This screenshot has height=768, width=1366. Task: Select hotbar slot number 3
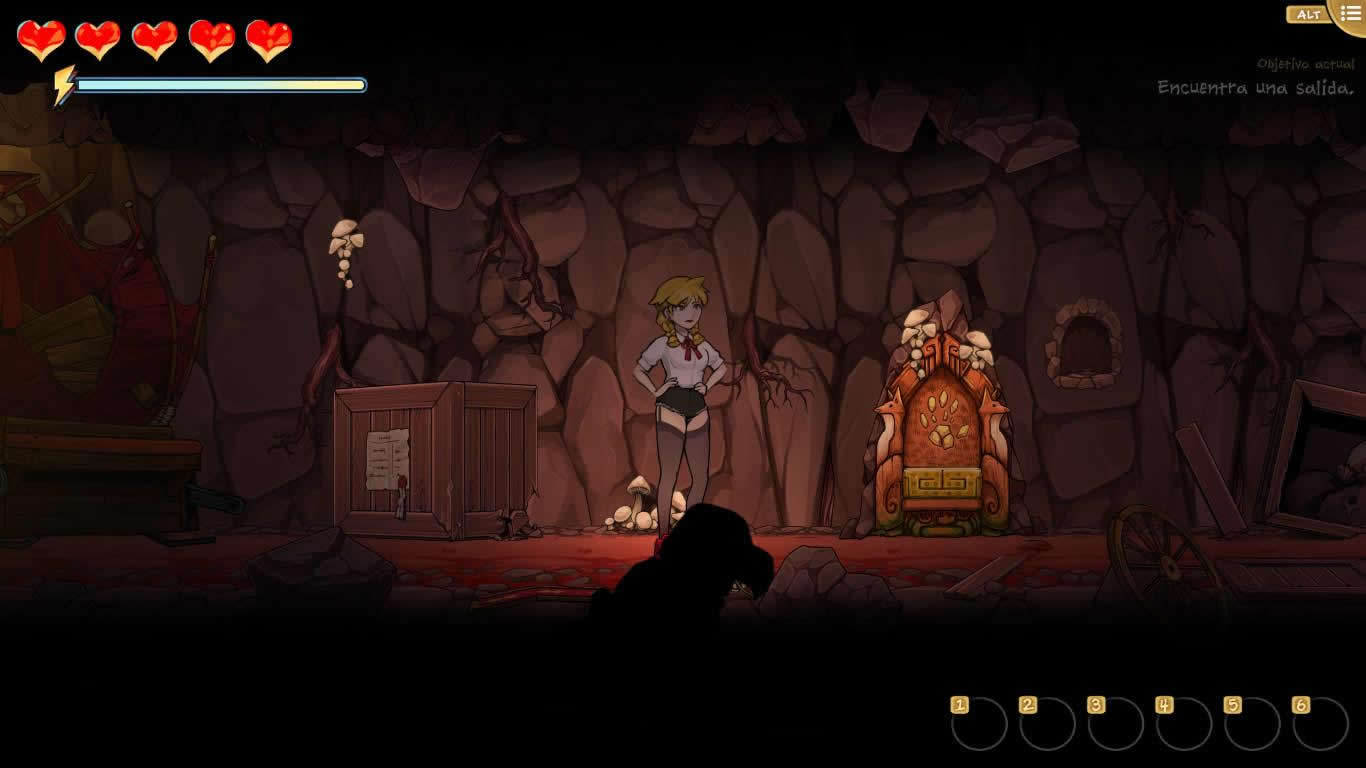tap(1115, 724)
